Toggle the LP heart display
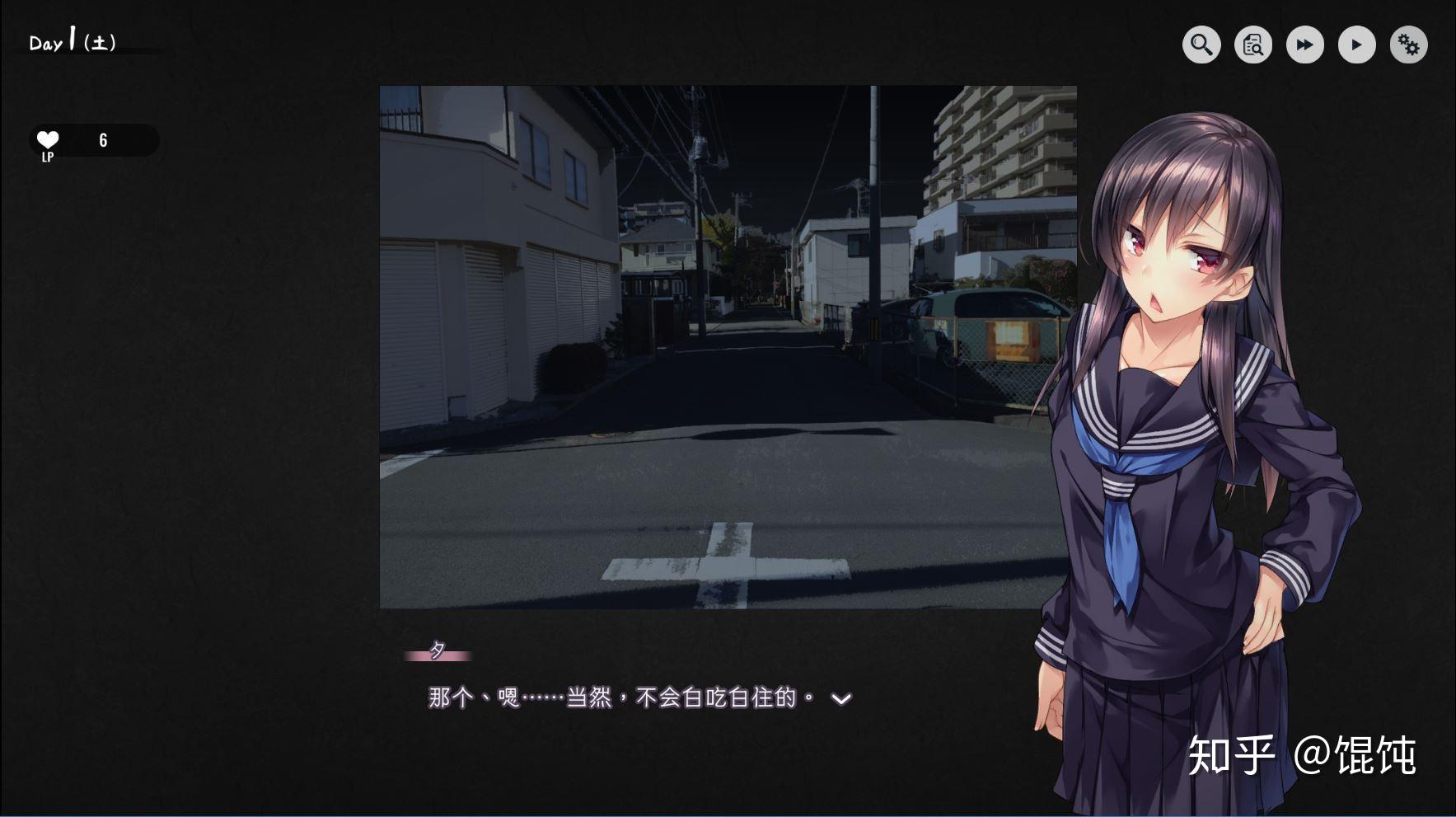The image size is (1456, 817). [x=47, y=139]
